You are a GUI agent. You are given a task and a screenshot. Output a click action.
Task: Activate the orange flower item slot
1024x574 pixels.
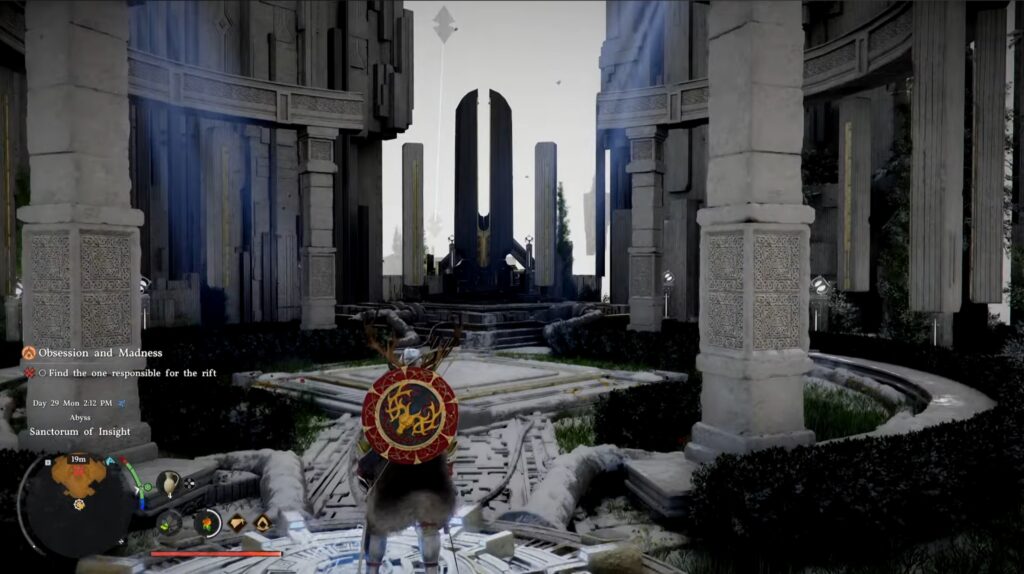tap(207, 522)
